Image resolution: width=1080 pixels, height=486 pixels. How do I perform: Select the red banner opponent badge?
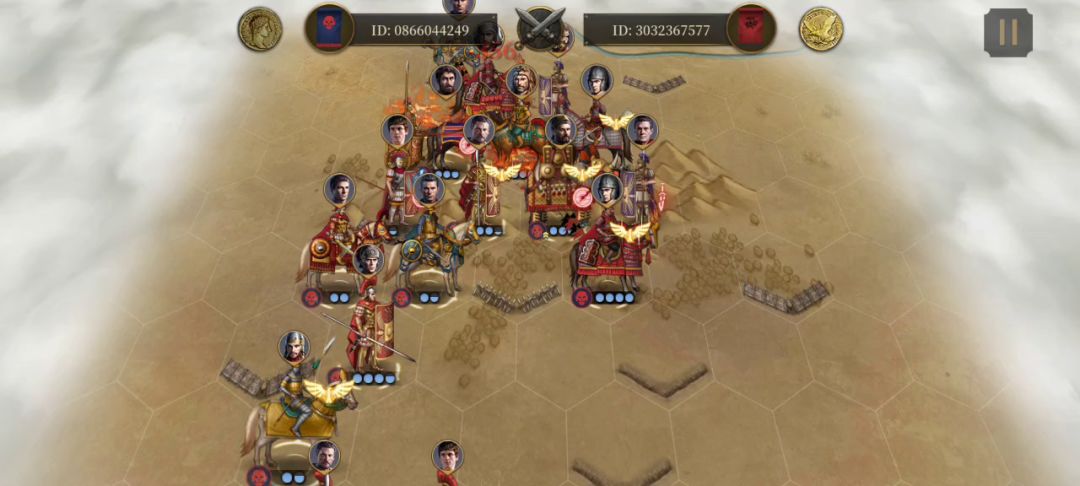[x=751, y=29]
